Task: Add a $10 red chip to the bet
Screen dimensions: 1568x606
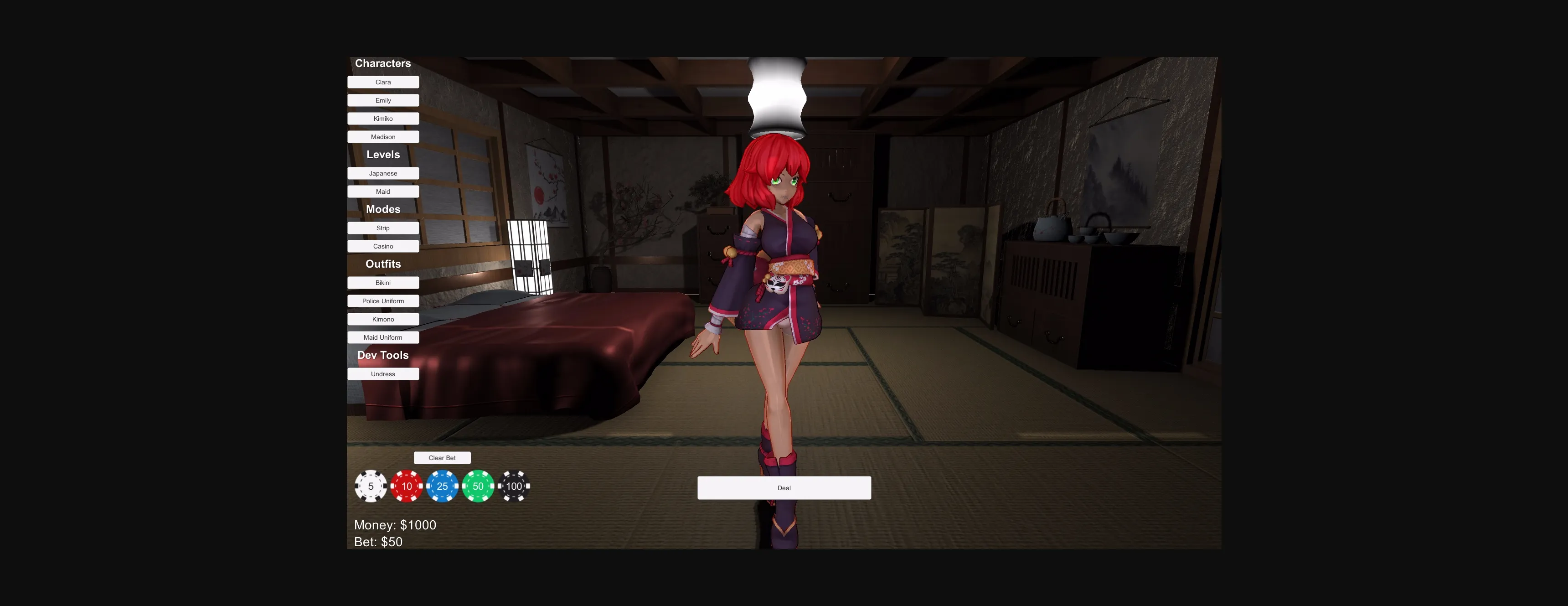Action: click(x=406, y=486)
